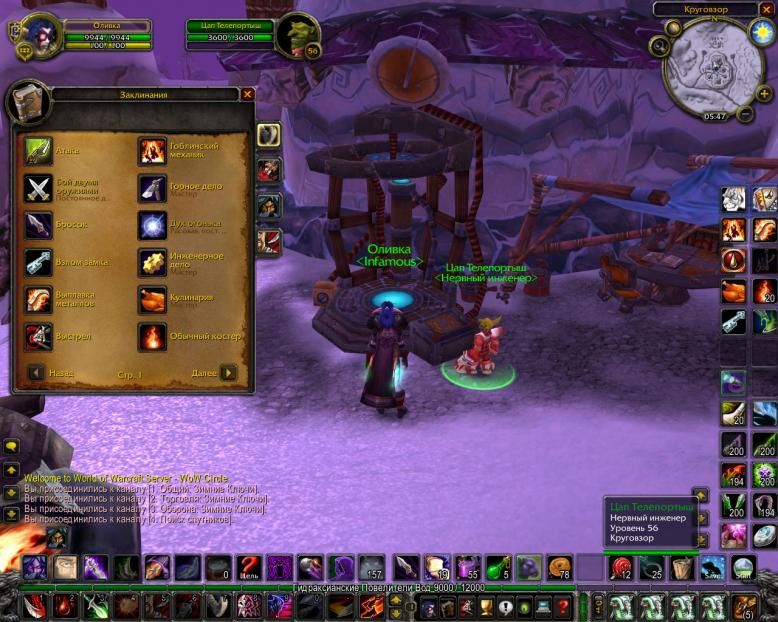Click the Бой двумя оружиями skill
This screenshot has width=778, height=622.
[x=39, y=188]
